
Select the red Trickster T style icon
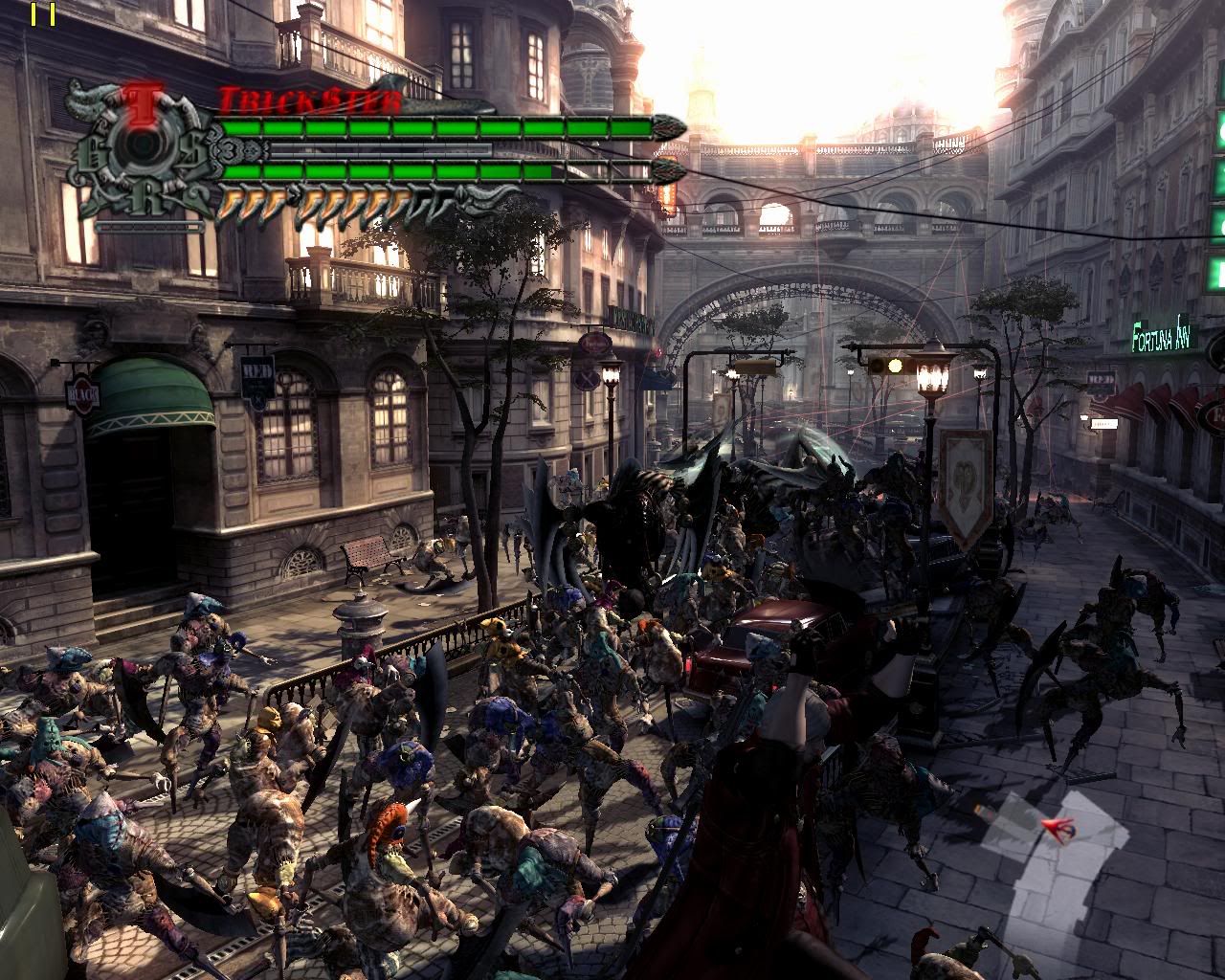(x=143, y=100)
